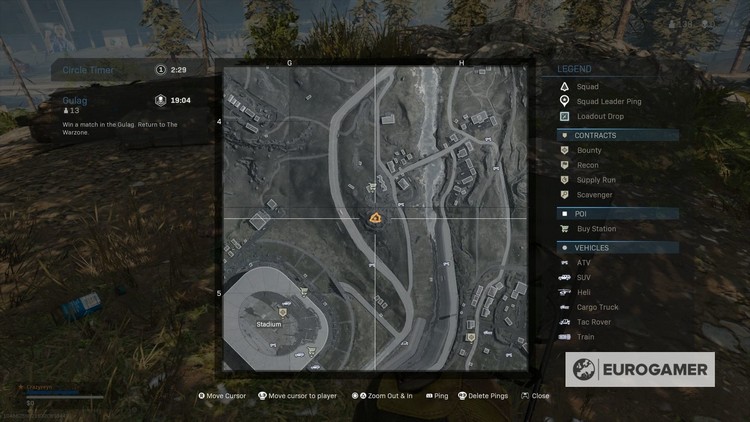Select the Squad legend entry

pyautogui.click(x=588, y=87)
